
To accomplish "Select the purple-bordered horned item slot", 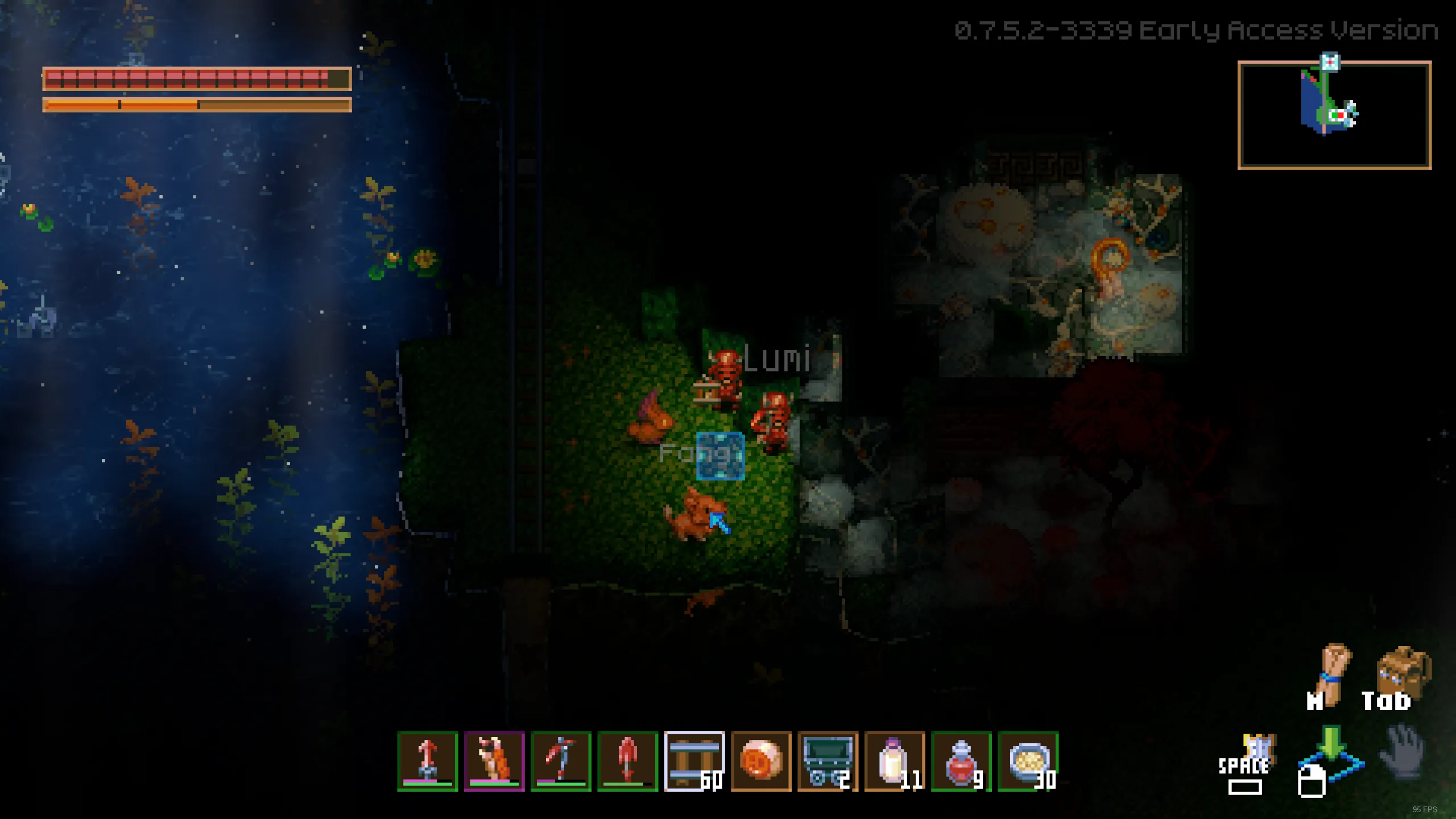I will point(494,761).
